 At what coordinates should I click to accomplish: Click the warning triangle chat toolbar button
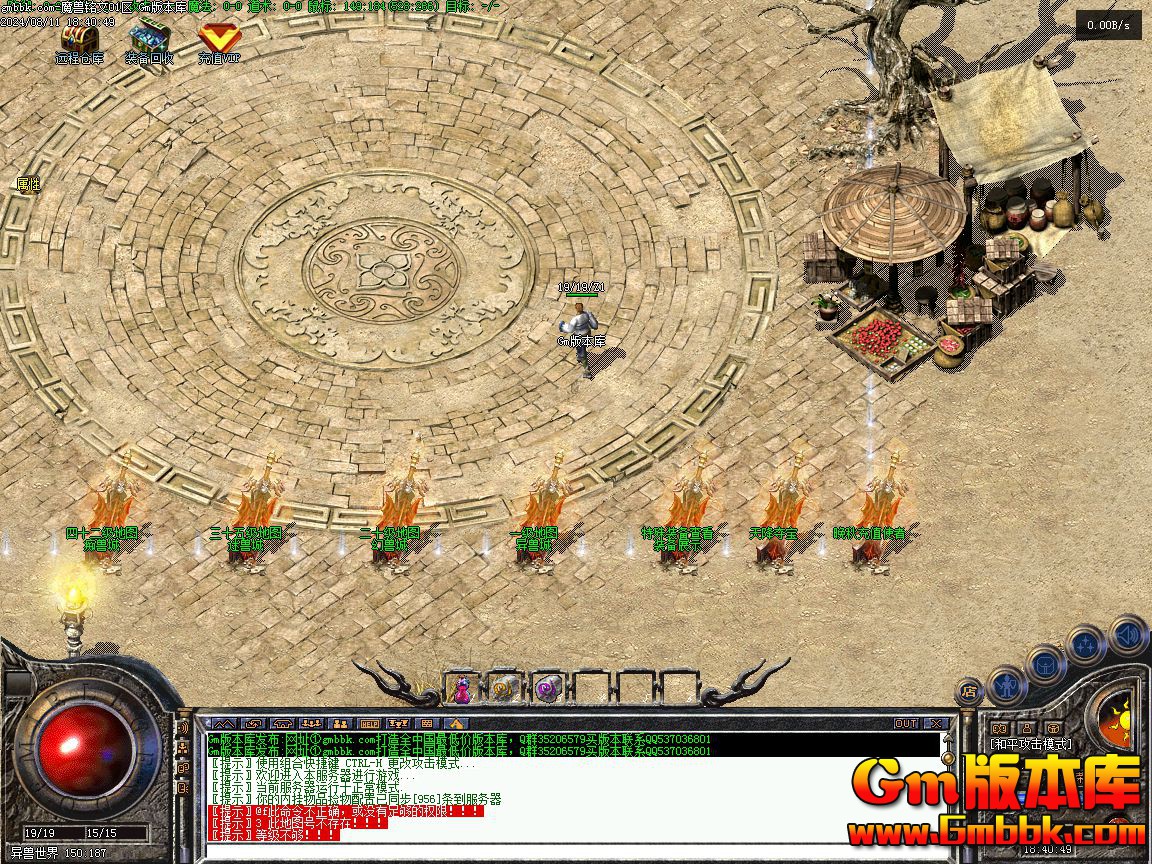point(457,723)
